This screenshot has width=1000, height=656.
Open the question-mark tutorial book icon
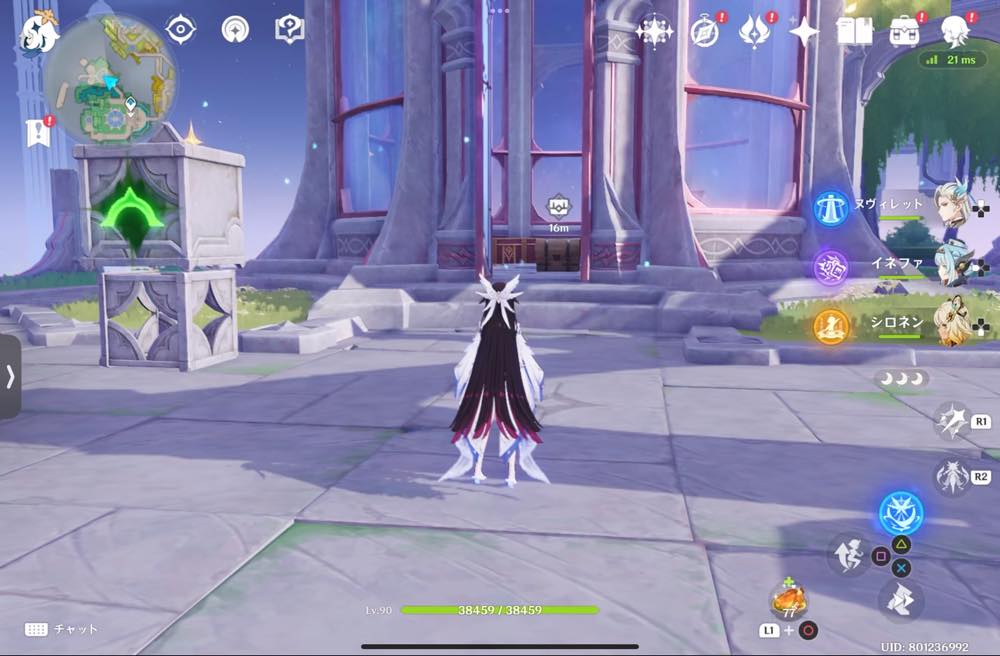[x=289, y=30]
